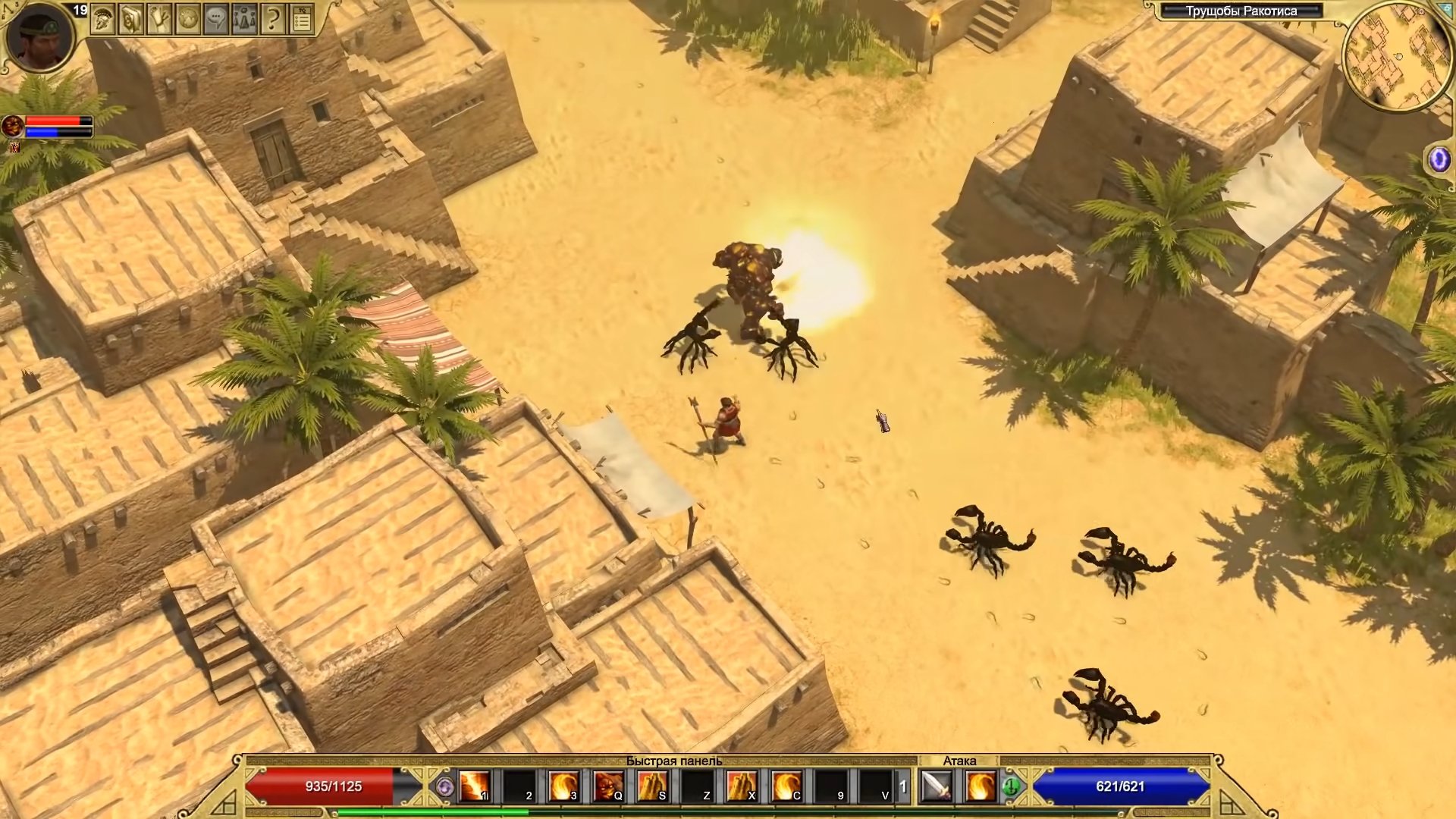Viewport: 1456px width, 819px height.
Task: Summon the core dweller in slot Q
Action: pyautogui.click(x=608, y=786)
